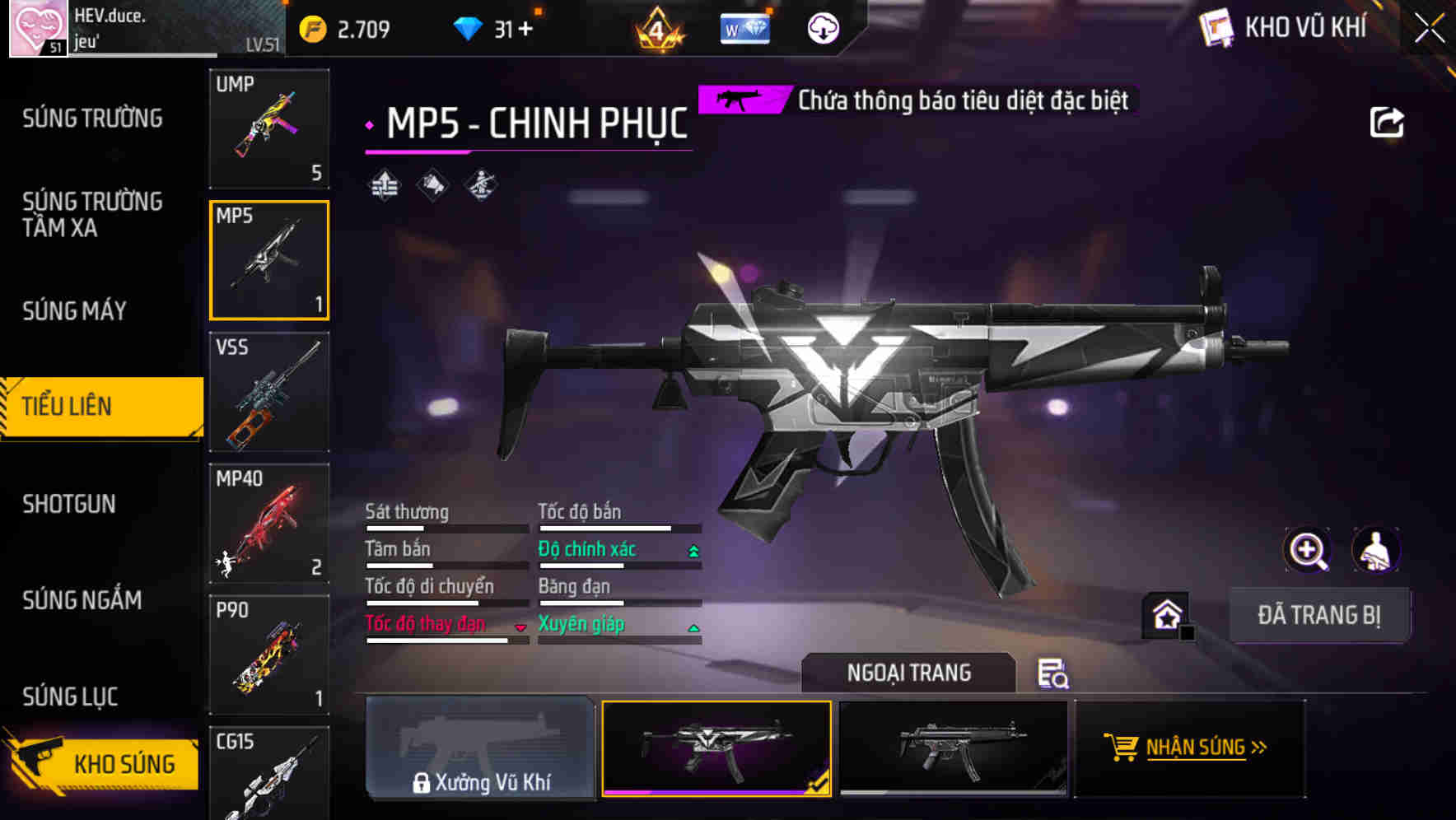Click the green arrow beside Độ chính xác
Viewport: 1456px width, 820px height.
[692, 549]
